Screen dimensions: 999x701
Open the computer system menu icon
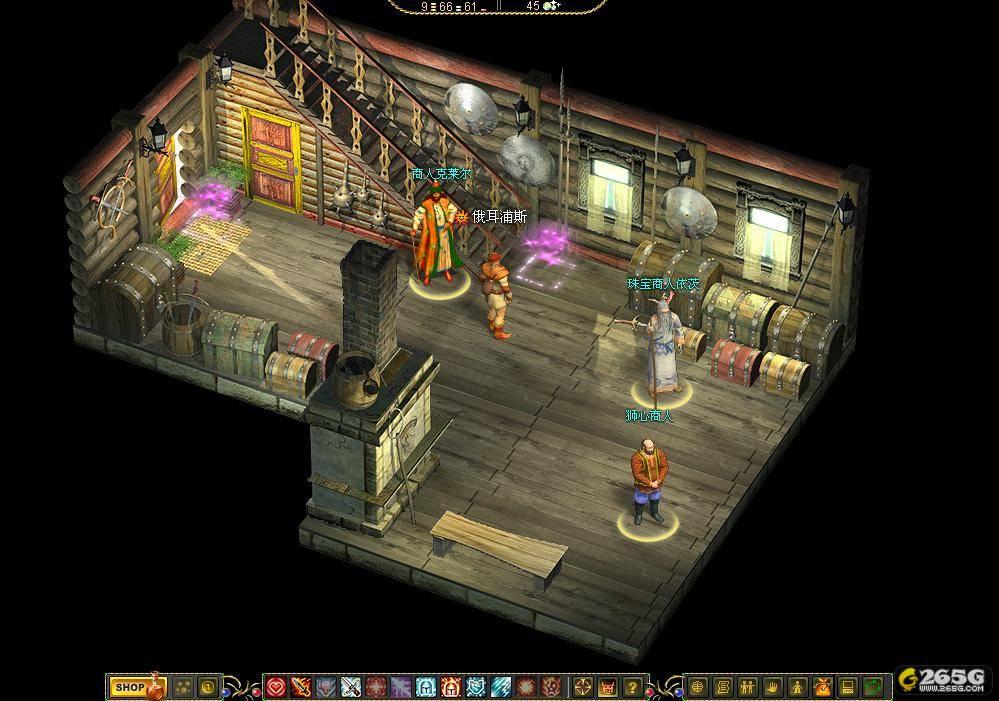pos(848,687)
